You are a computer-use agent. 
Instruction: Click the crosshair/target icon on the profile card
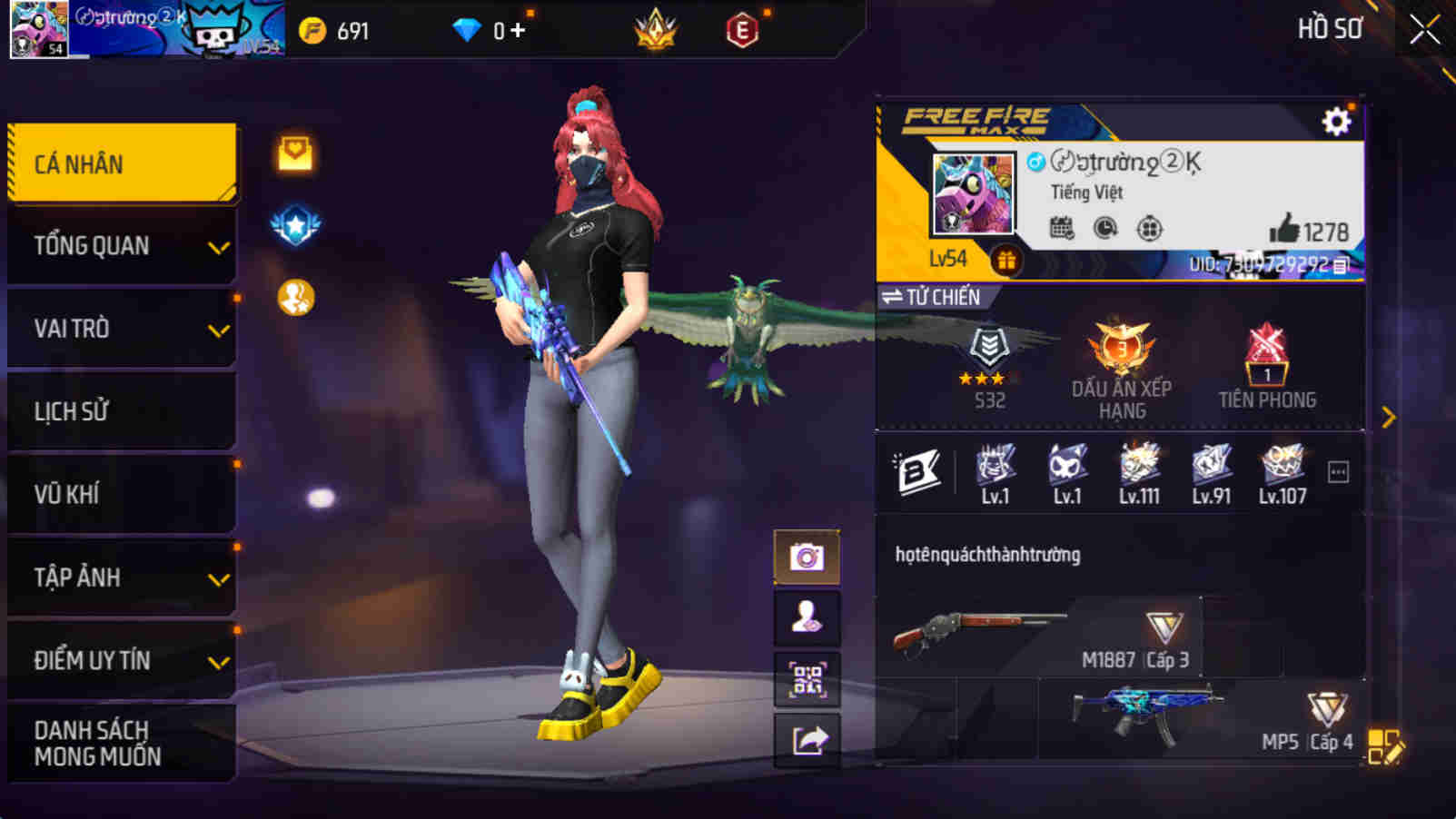click(1148, 230)
